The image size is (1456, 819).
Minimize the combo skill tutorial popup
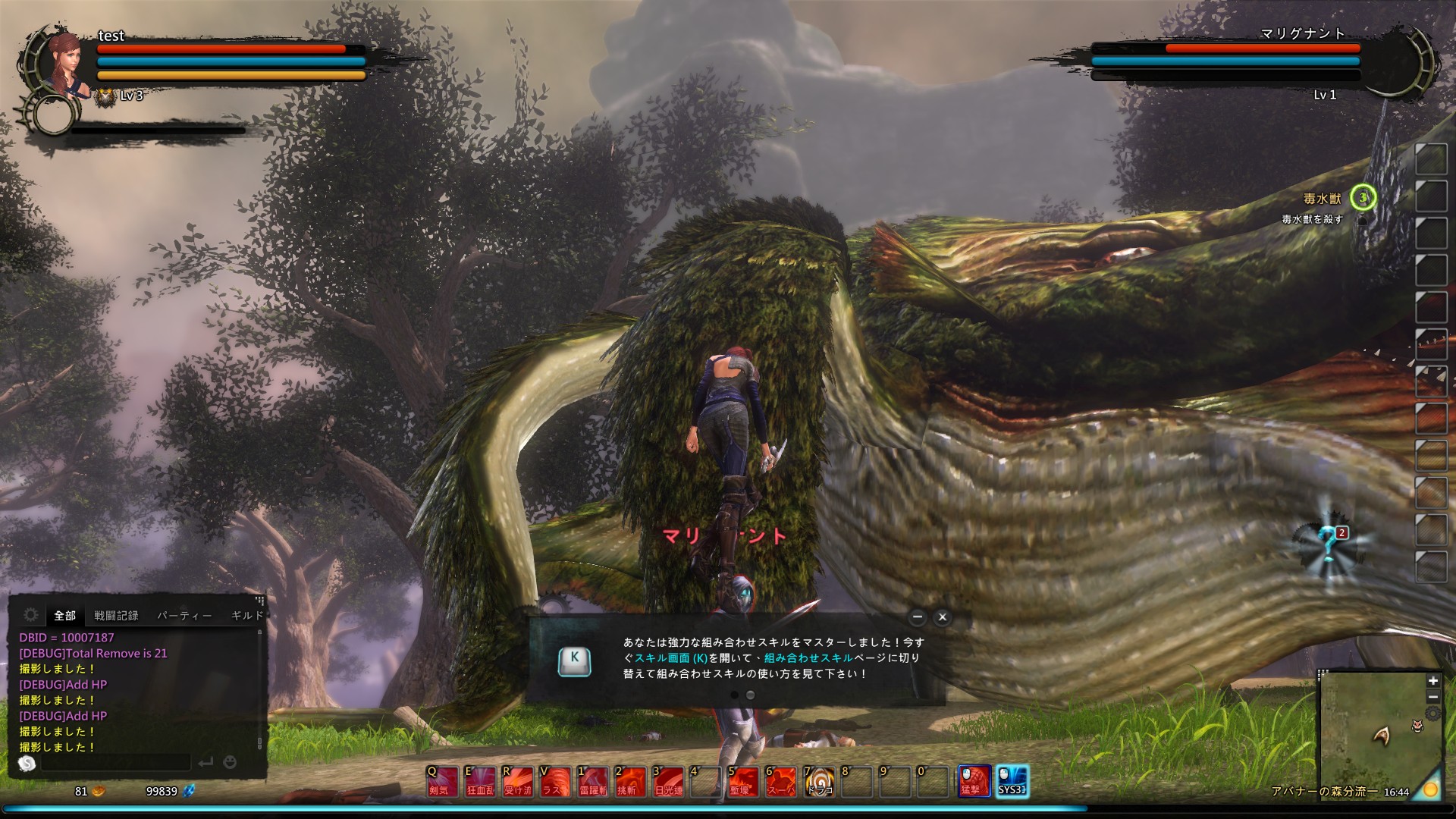coord(918,617)
